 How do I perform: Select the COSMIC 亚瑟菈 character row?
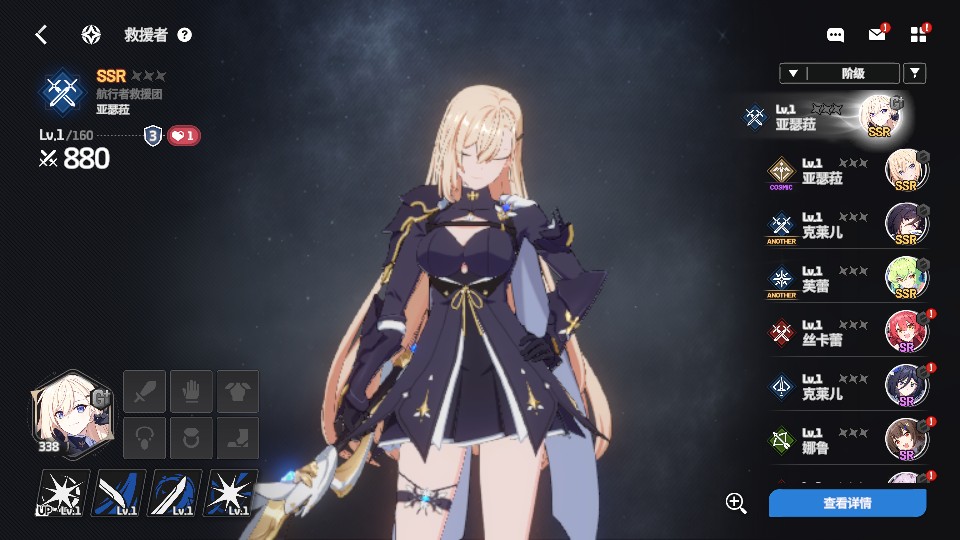point(846,171)
